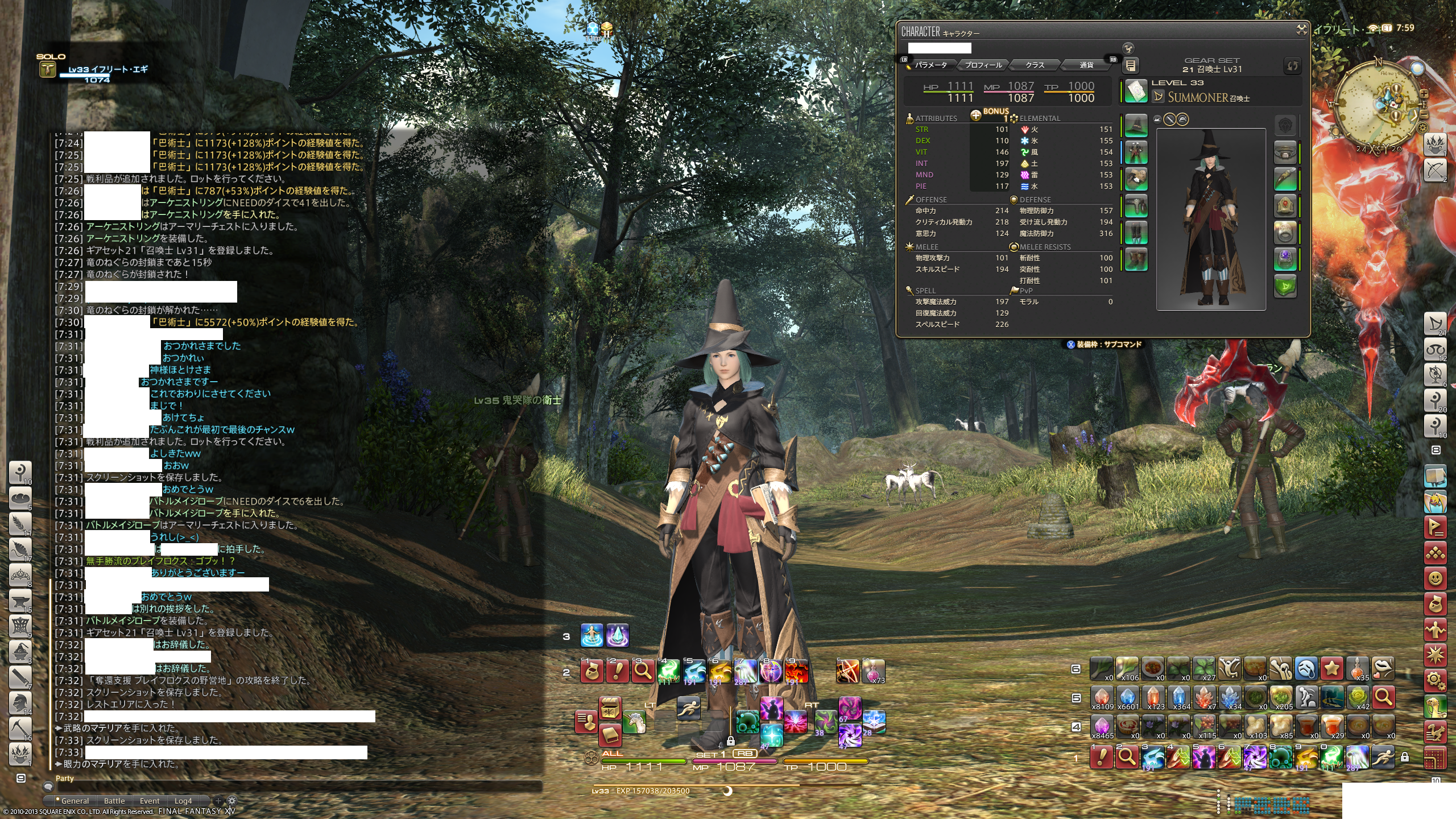The width and height of the screenshot is (1456, 819).
Task: Use the pink potion with x73
Action: (x=874, y=671)
